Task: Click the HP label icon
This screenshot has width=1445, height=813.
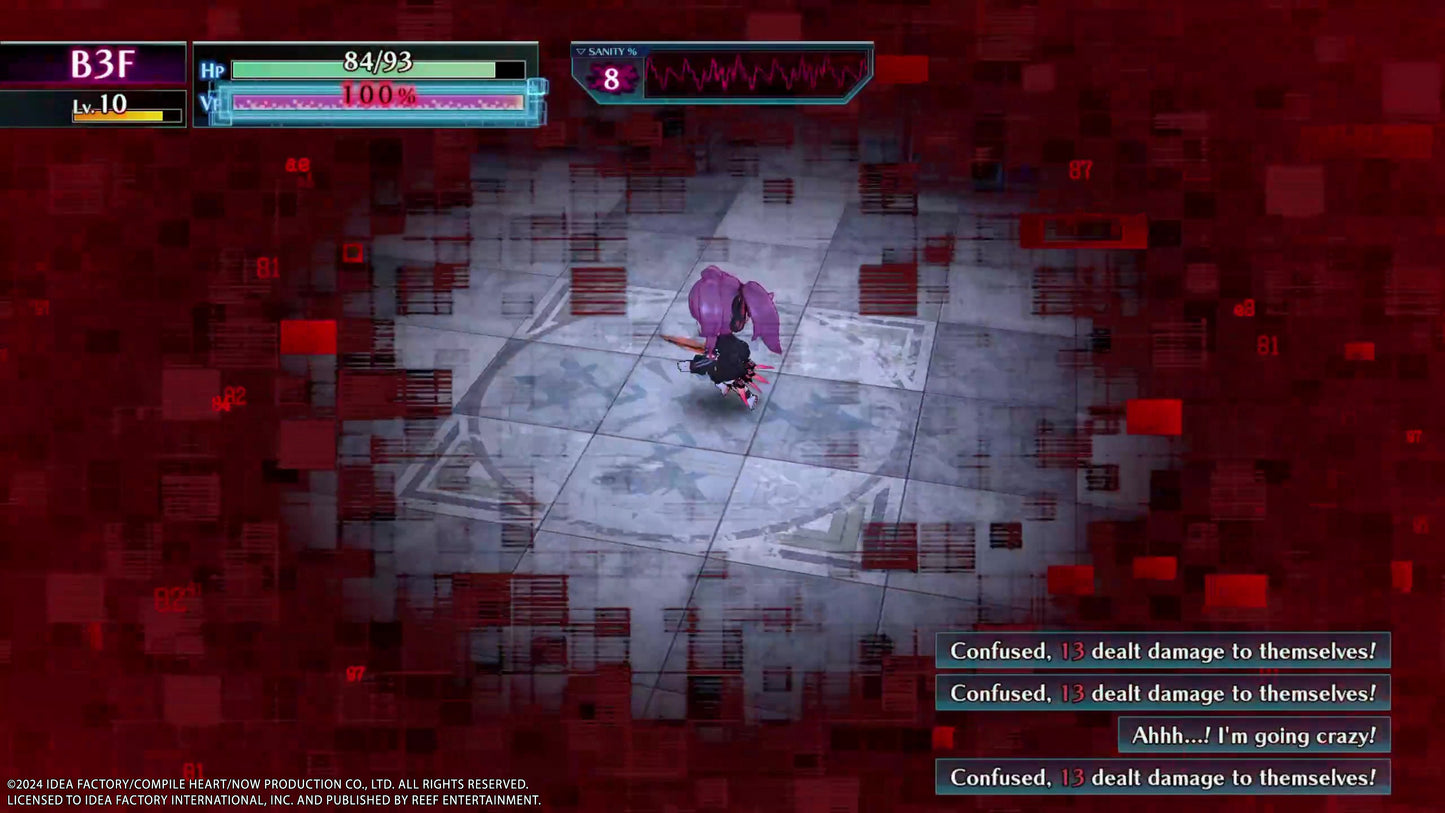Action: tap(213, 70)
